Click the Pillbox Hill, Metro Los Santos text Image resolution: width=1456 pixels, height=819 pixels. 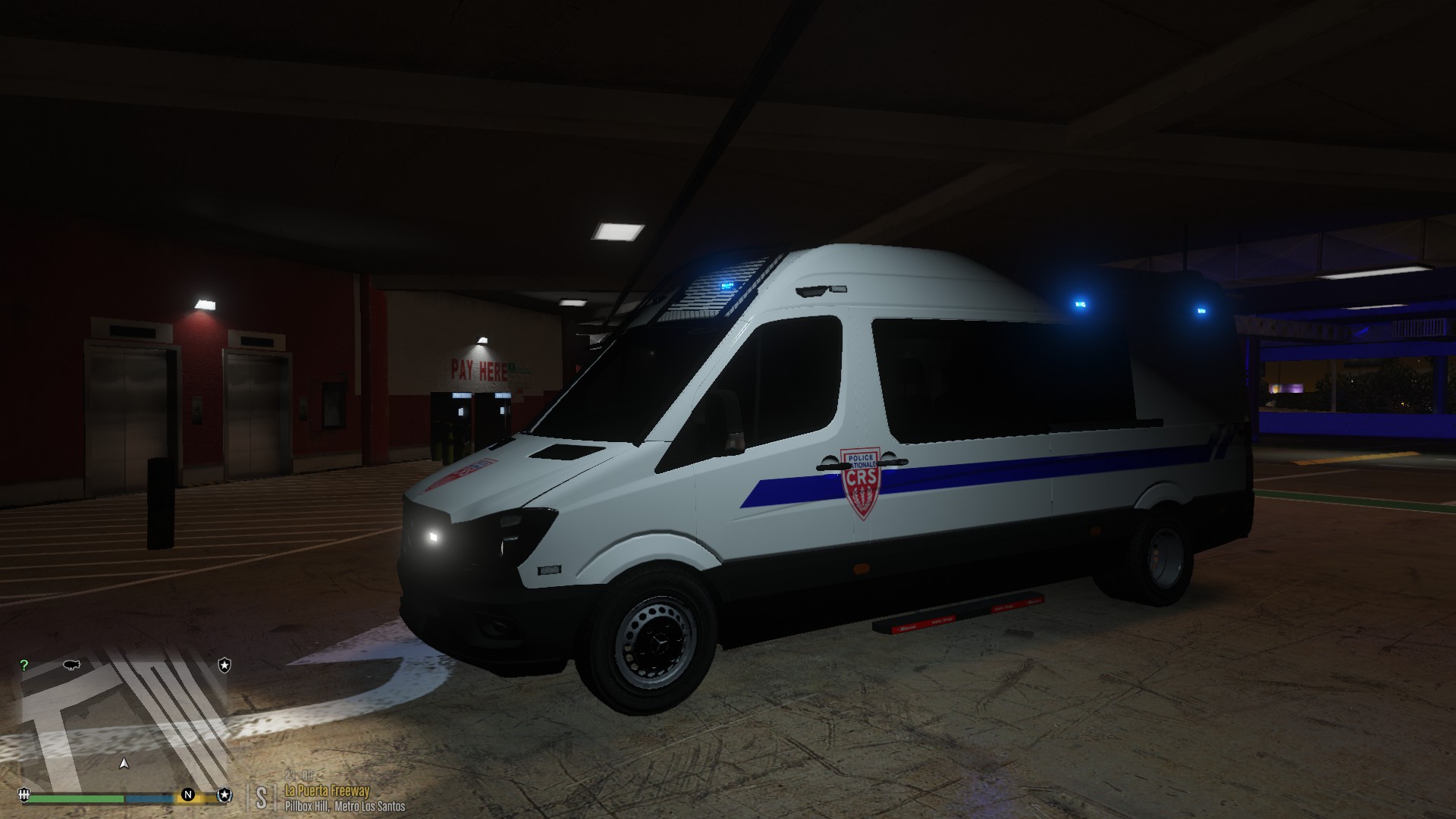click(x=345, y=805)
